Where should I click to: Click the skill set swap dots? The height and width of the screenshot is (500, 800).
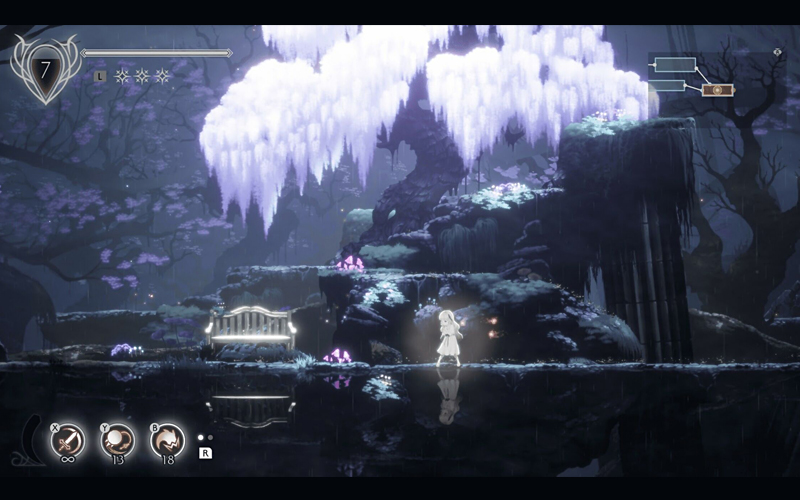tap(204, 437)
